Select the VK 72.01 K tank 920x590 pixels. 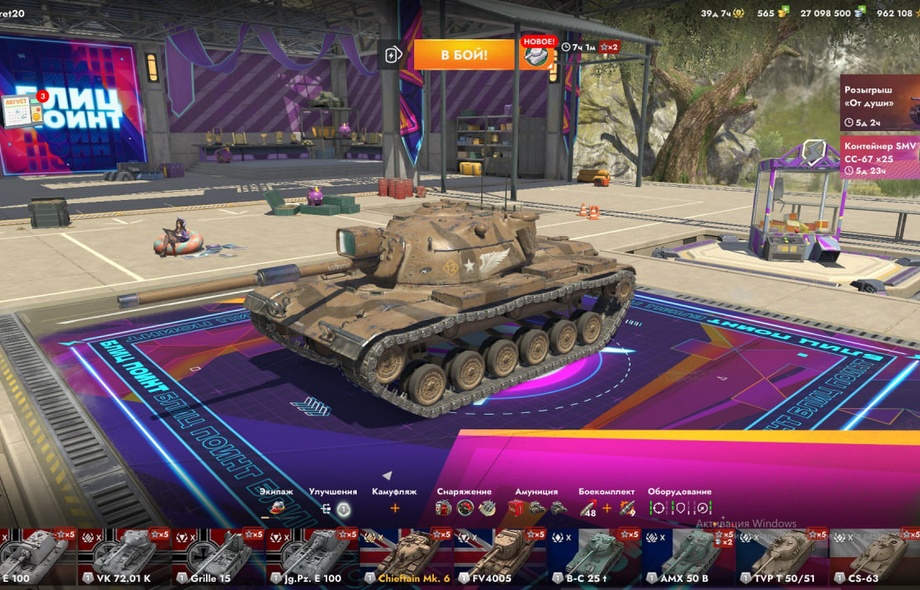(x=123, y=557)
